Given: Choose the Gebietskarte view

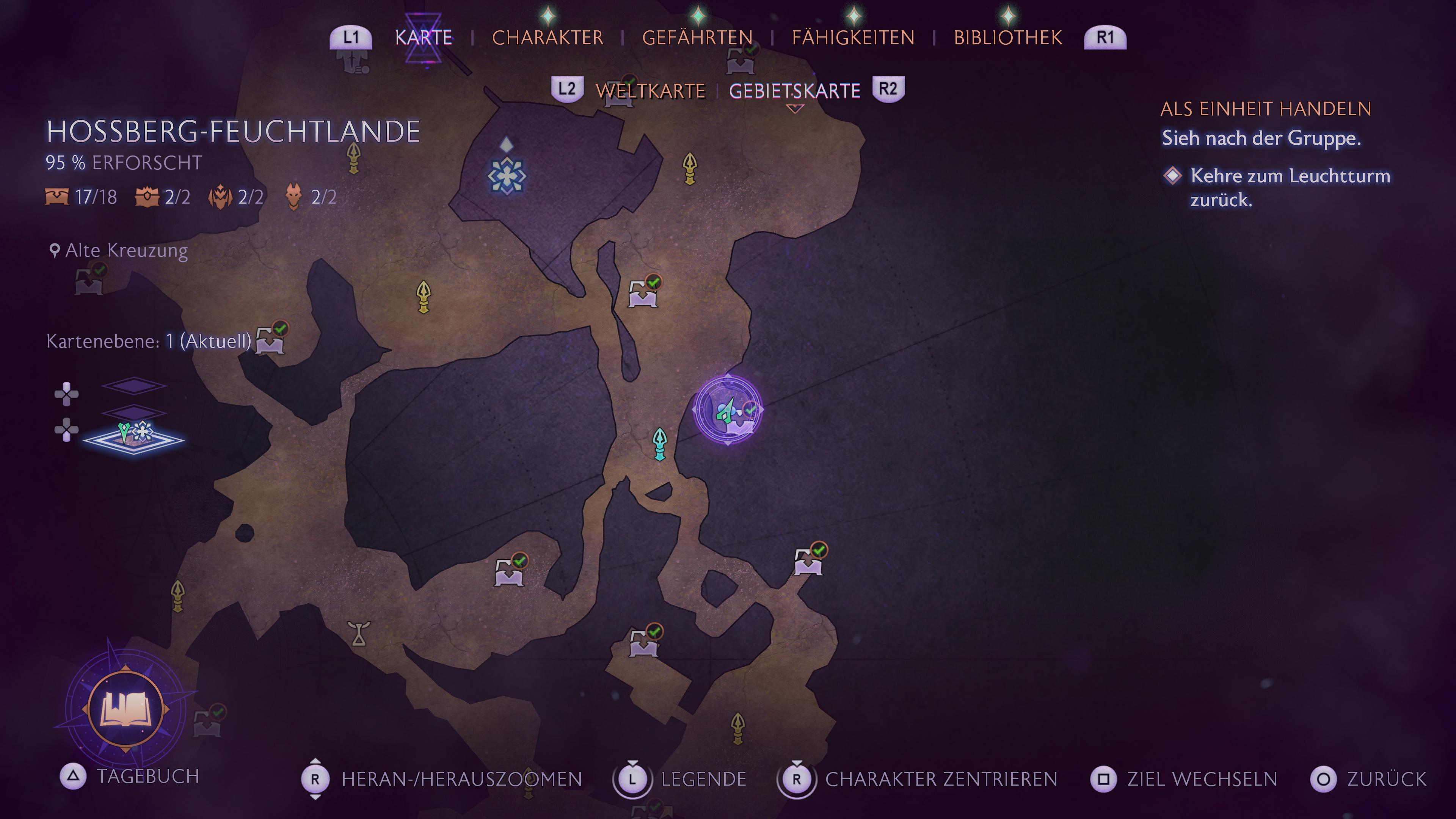Looking at the screenshot, I should pos(794,91).
